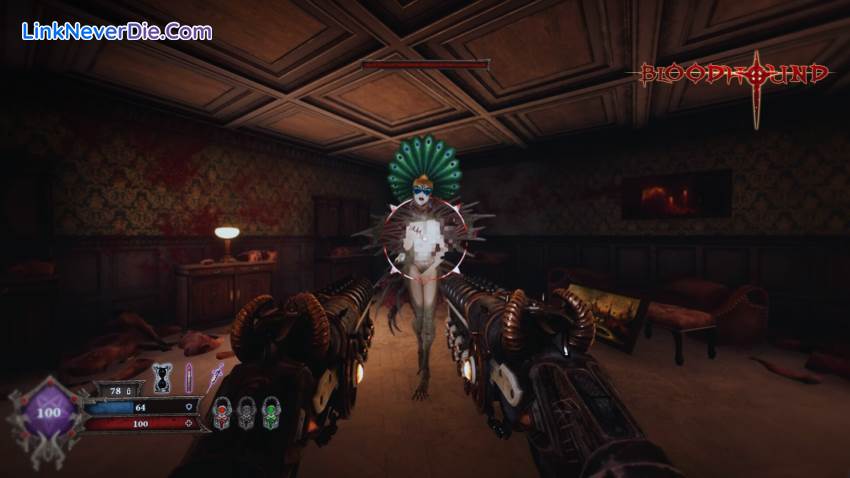850x478 pixels.
Task: Select the green skull key icon
Action: point(270,413)
